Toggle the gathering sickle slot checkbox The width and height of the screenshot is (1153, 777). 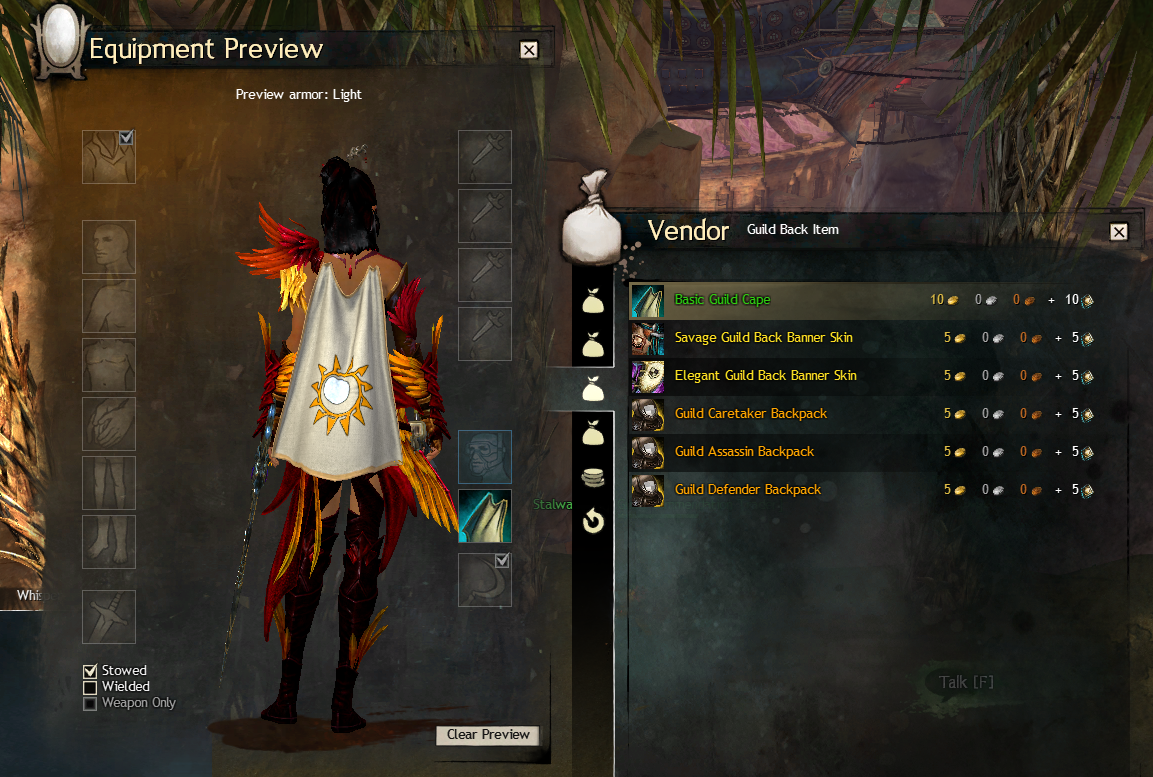tap(503, 561)
